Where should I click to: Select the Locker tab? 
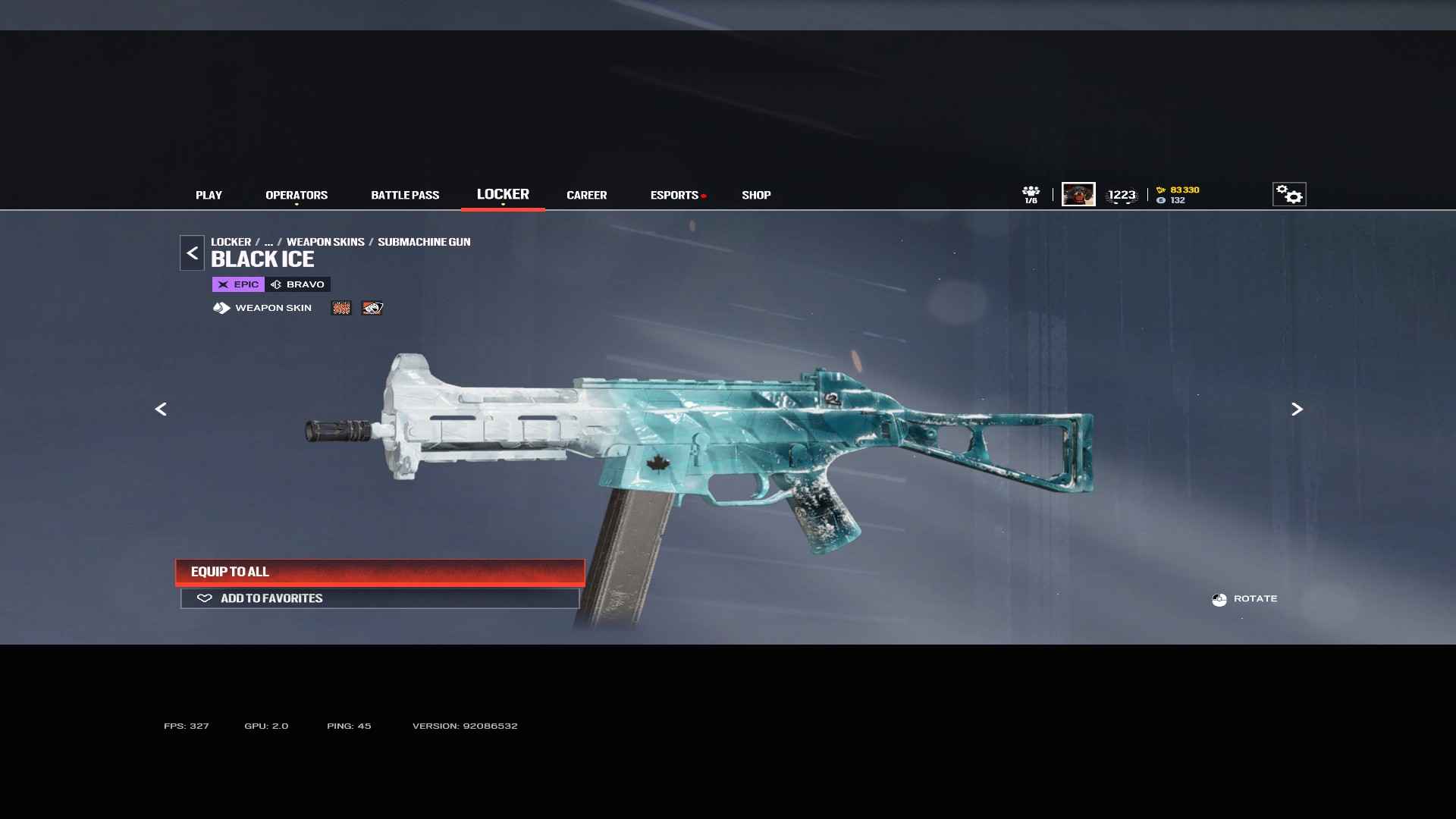coord(503,194)
